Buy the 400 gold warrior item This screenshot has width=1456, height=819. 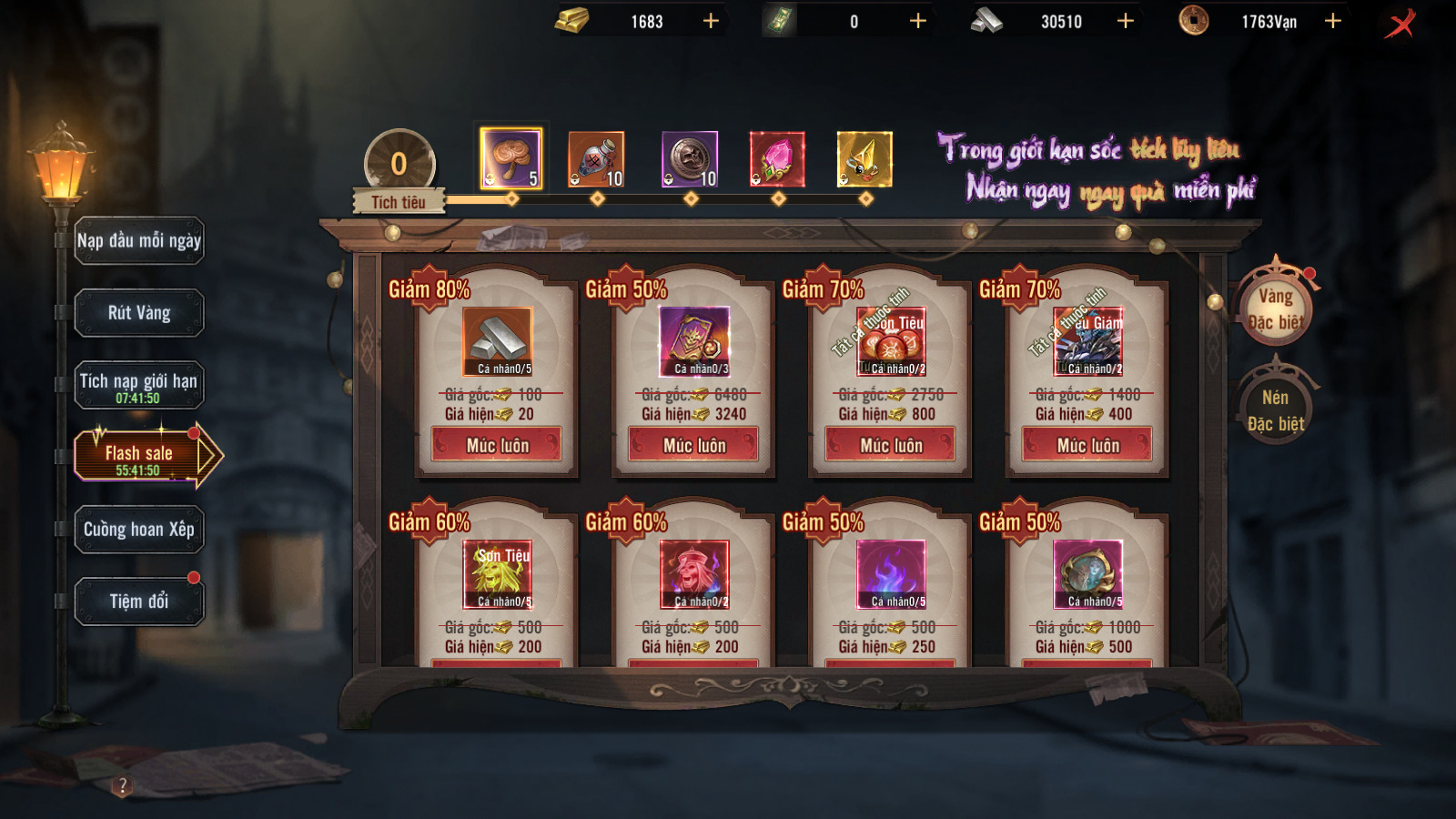[x=1087, y=445]
